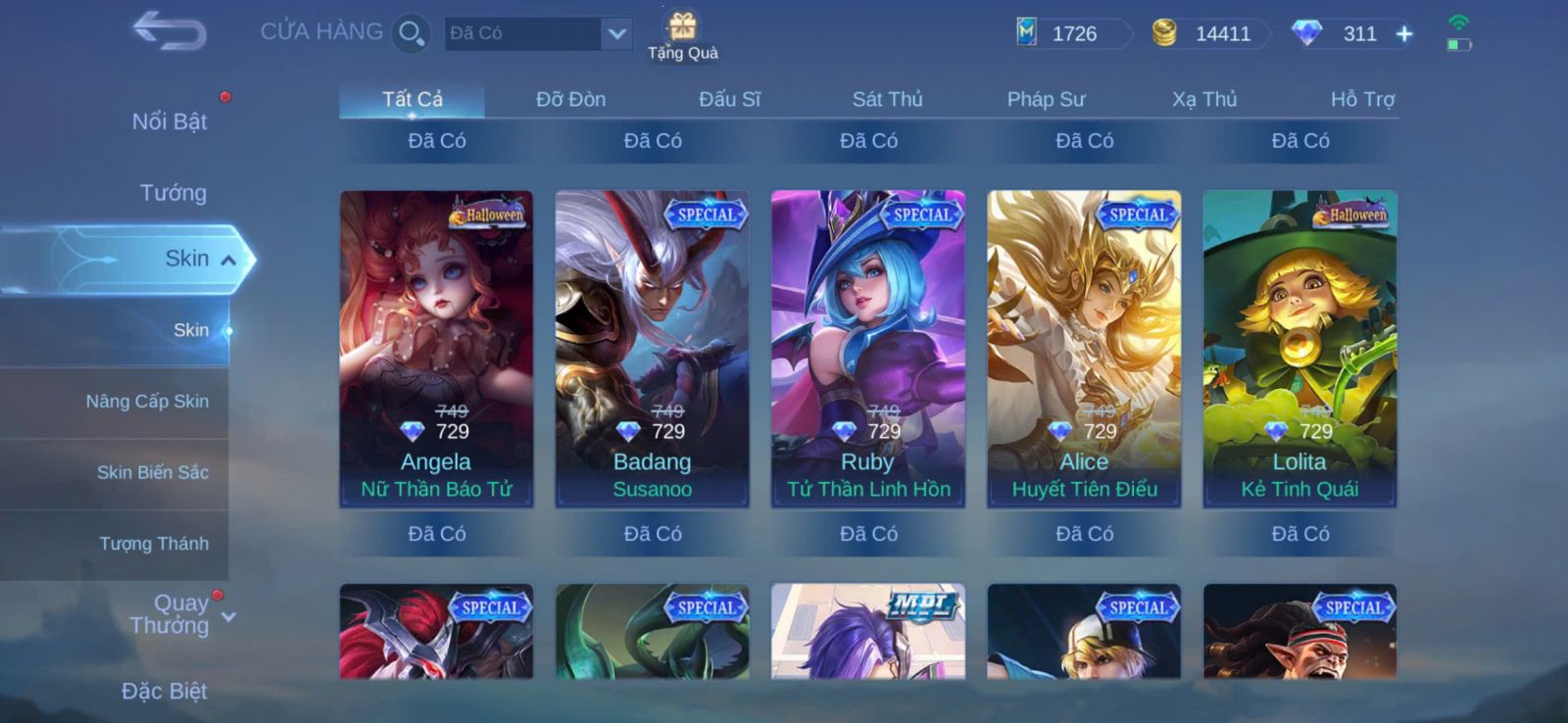This screenshot has width=1568, height=723.
Task: View the Badang Susanoo skin card
Action: (652, 348)
